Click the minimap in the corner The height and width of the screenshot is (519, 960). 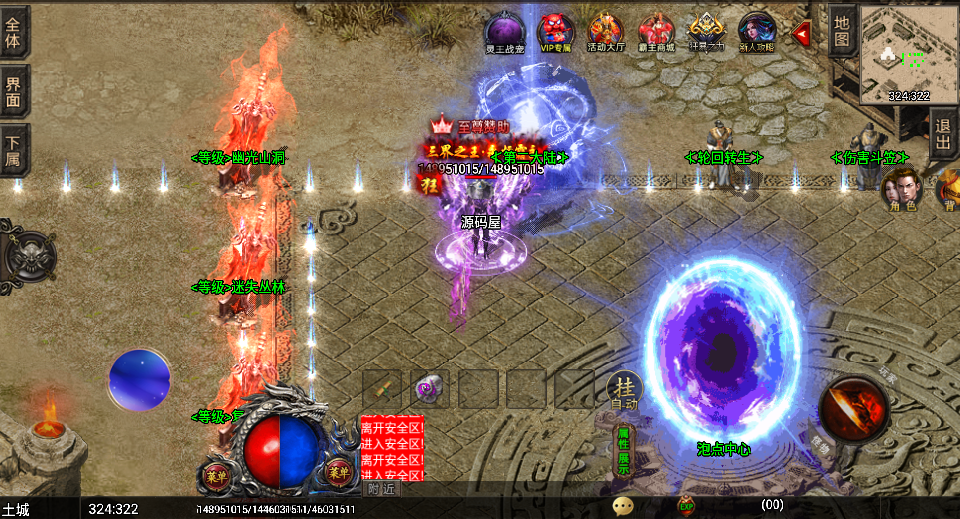pyautogui.click(x=908, y=53)
